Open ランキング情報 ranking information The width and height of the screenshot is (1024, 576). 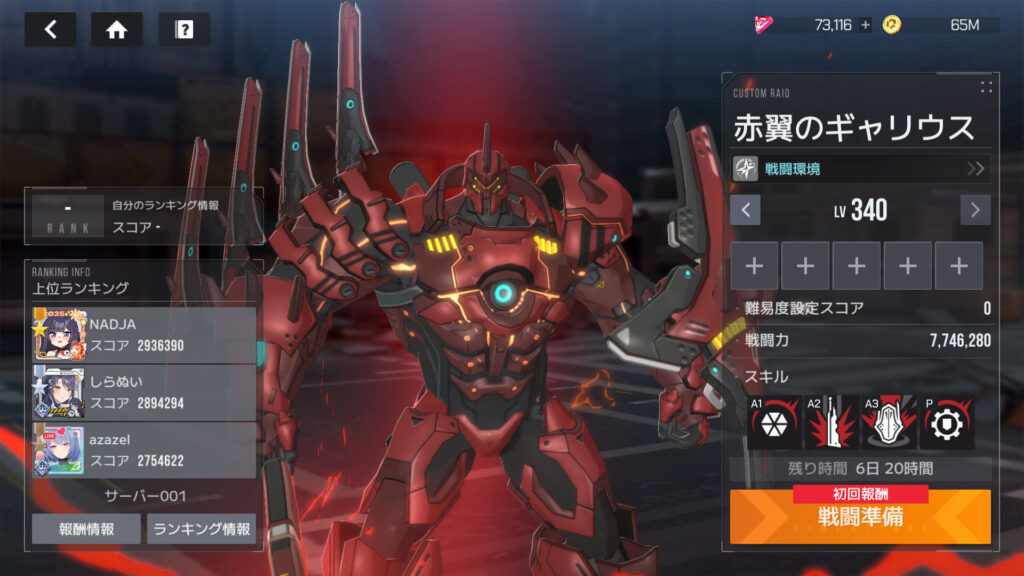click(201, 529)
